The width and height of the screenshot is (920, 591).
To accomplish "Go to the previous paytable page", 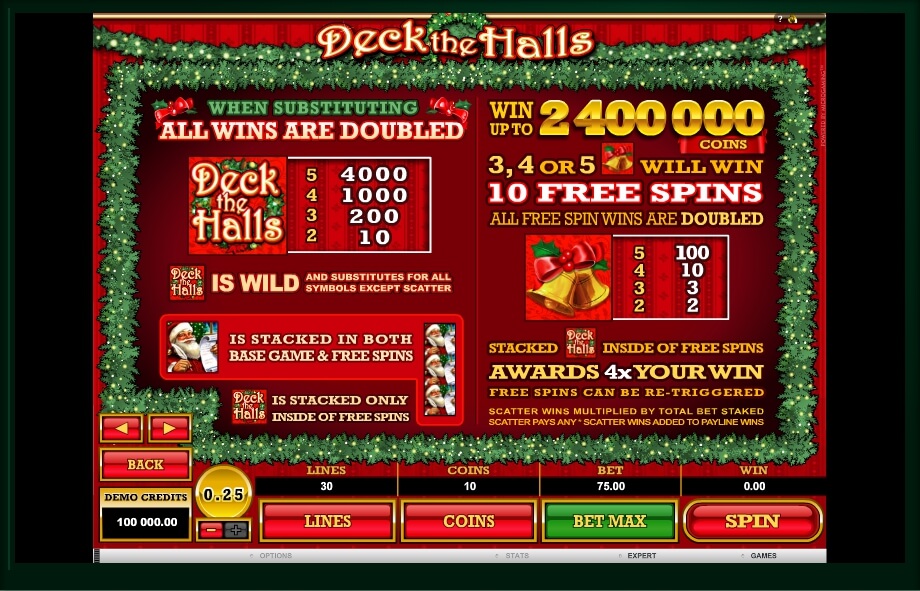I will coord(121,428).
